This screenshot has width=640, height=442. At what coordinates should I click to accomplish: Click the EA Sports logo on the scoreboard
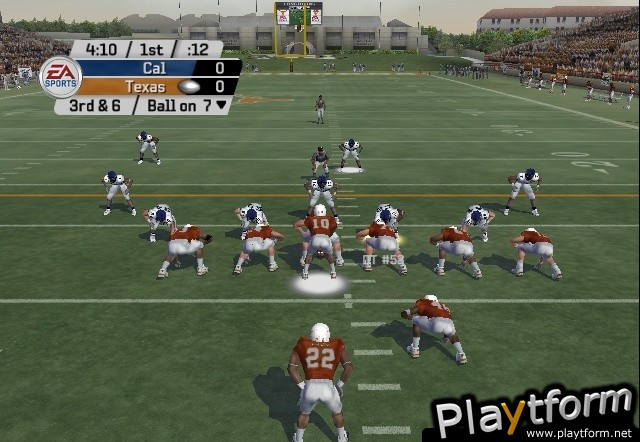pyautogui.click(x=59, y=77)
